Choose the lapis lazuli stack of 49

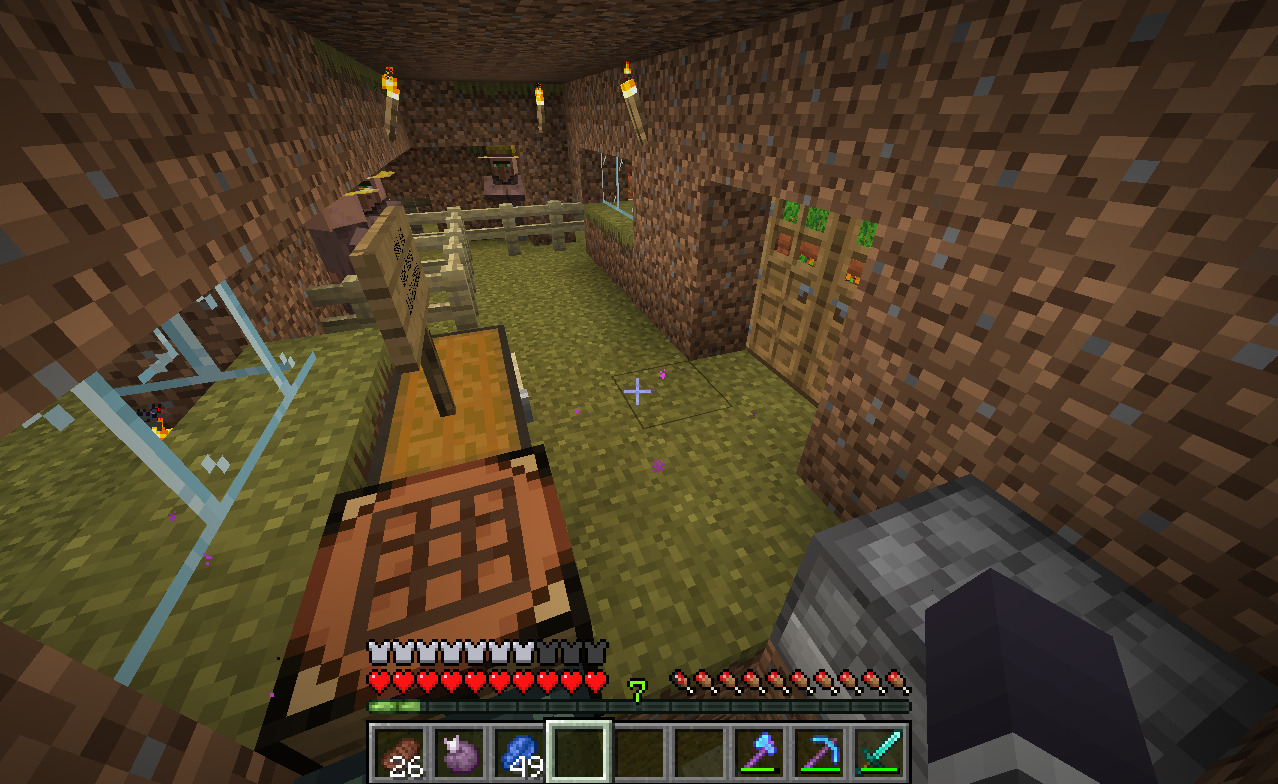(x=518, y=752)
